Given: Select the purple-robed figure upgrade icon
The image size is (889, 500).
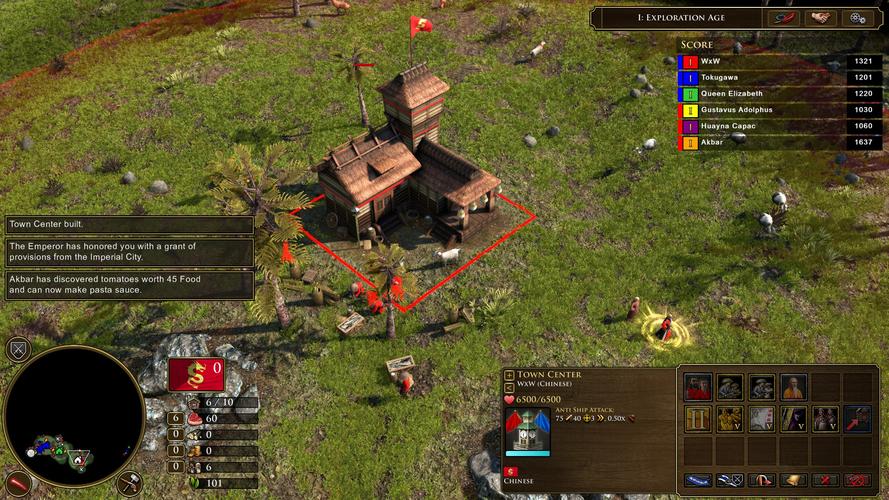Looking at the screenshot, I should (793, 419).
